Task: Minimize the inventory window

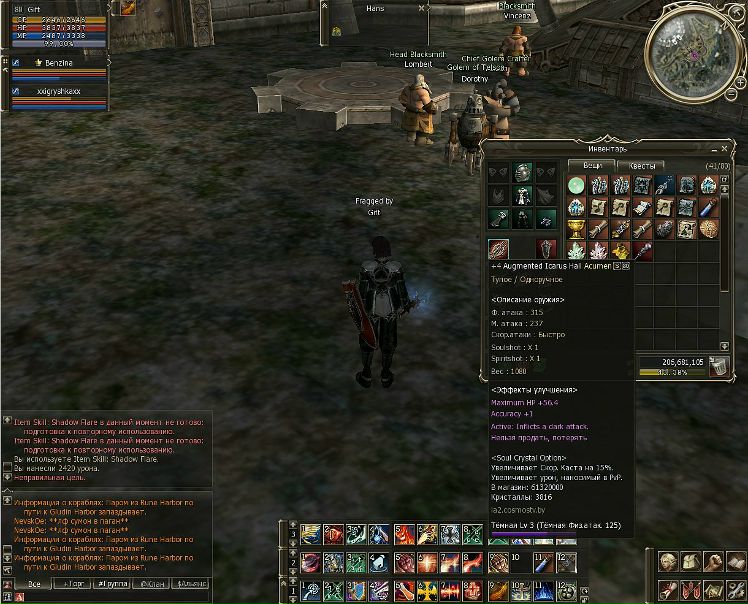Action: coord(714,148)
